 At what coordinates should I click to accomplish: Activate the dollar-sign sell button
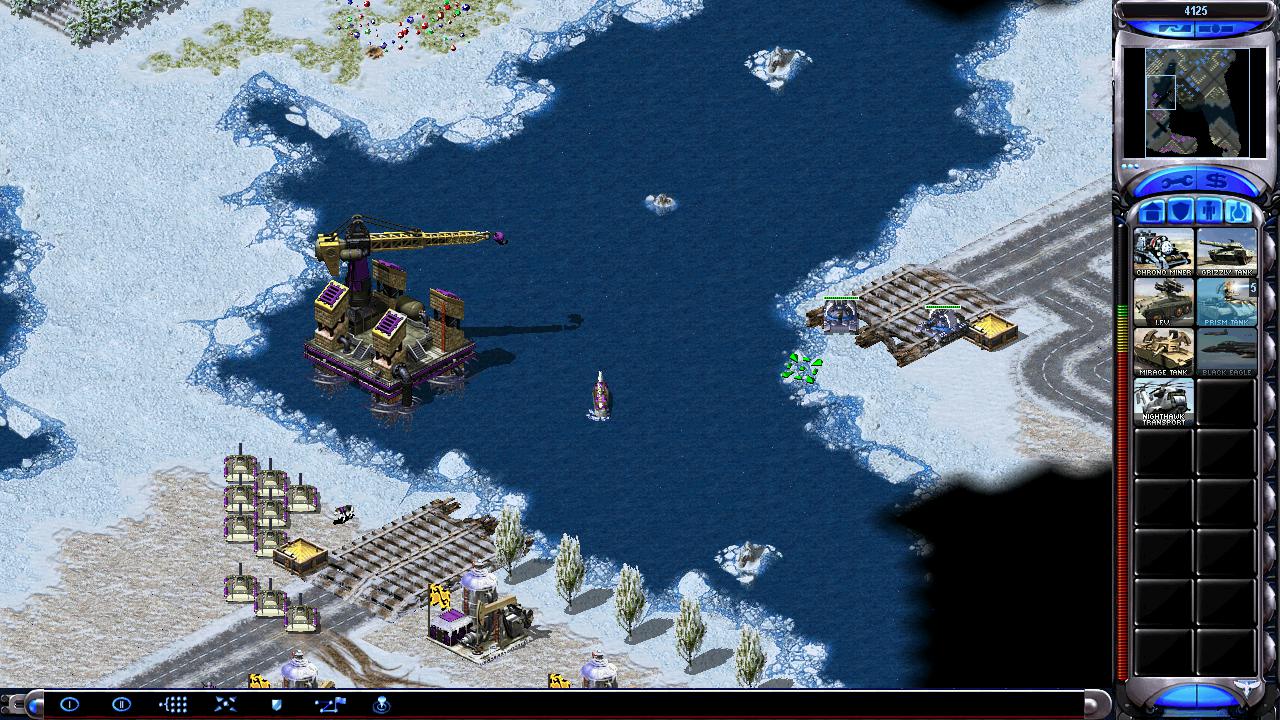1216,181
